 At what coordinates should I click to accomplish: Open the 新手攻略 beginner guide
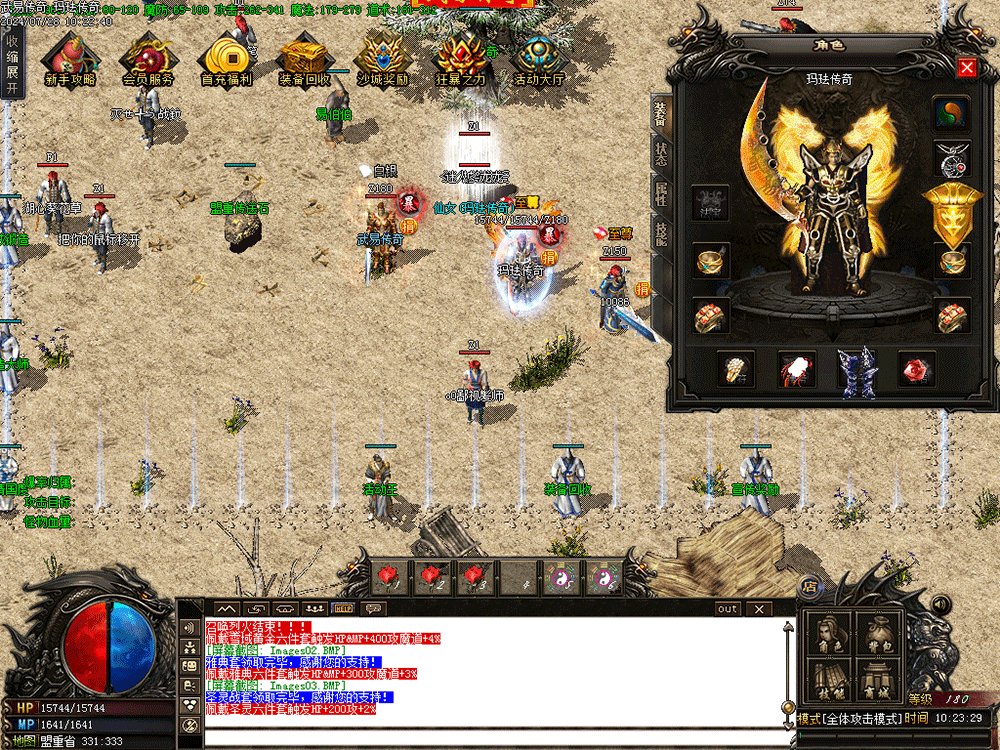70,60
